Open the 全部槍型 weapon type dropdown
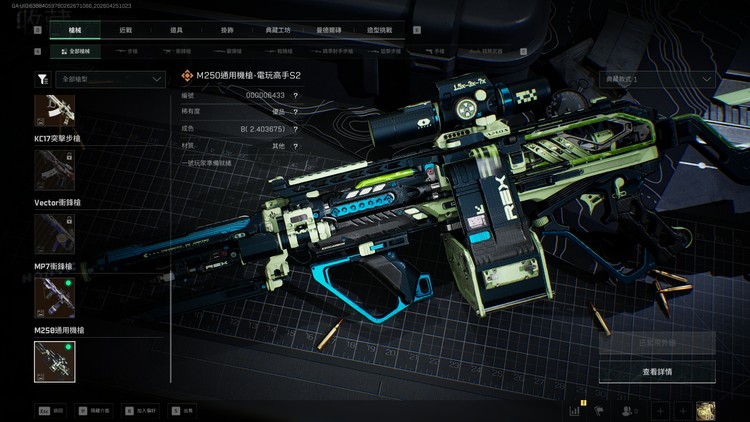 click(110, 78)
